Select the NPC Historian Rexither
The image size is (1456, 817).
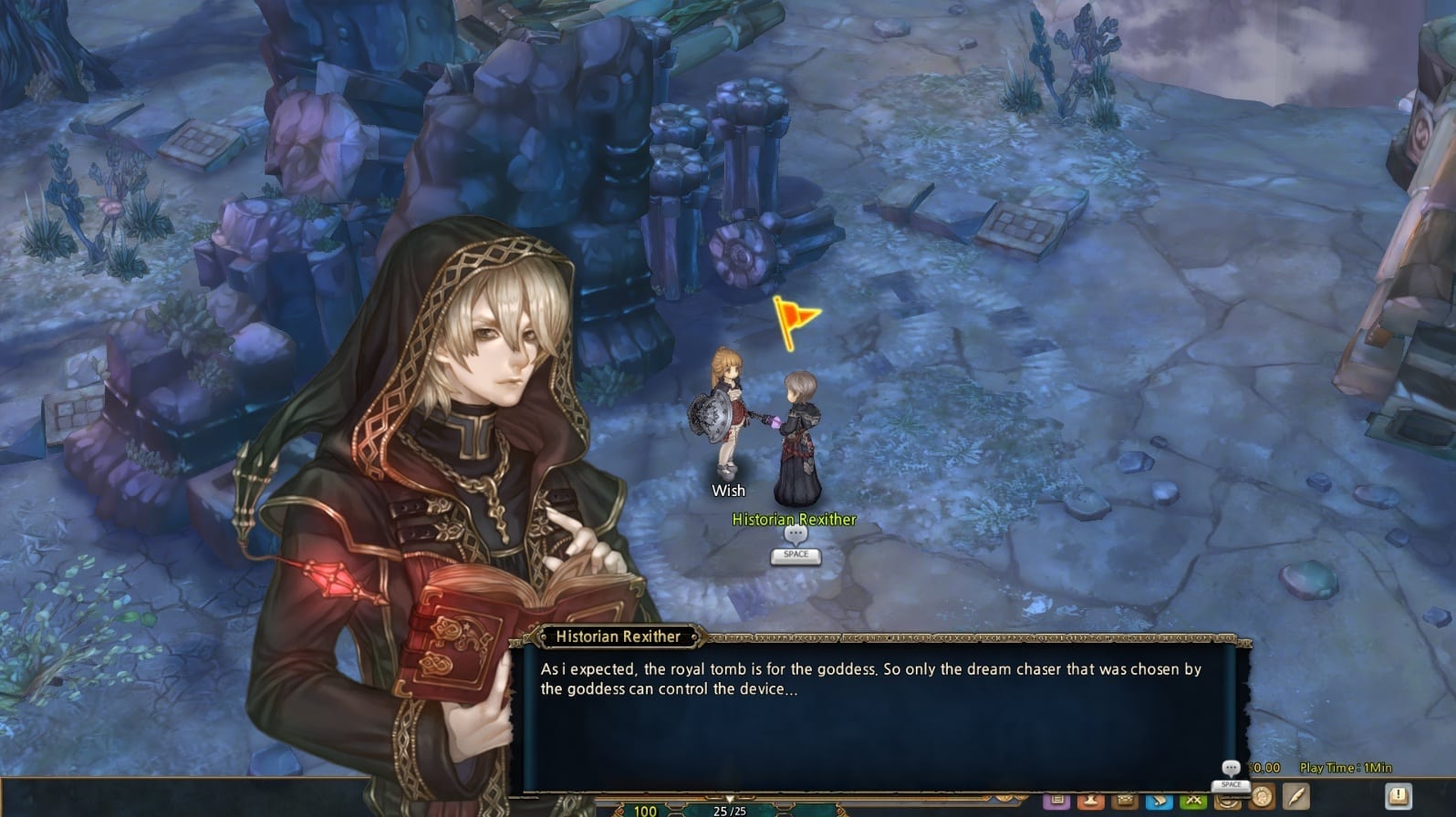[x=800, y=438]
